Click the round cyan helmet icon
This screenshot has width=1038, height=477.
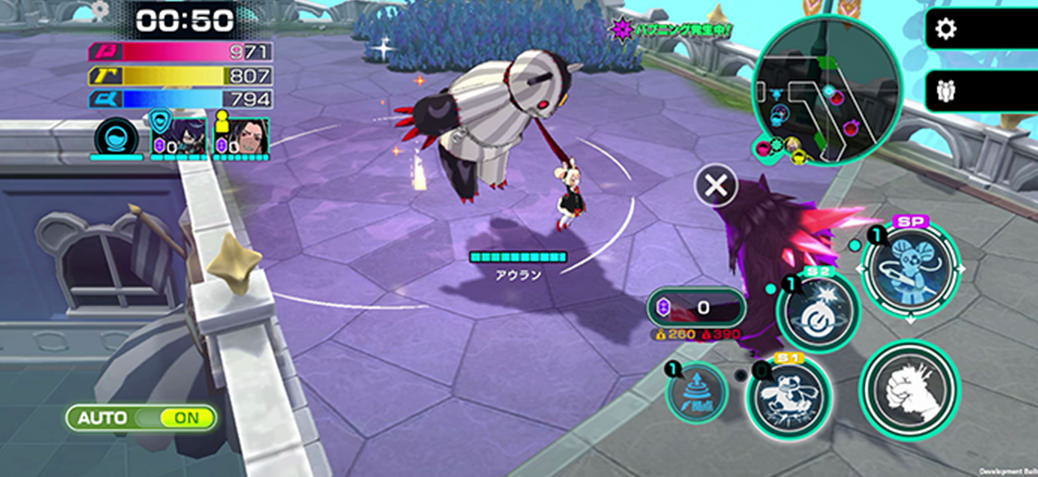116,136
